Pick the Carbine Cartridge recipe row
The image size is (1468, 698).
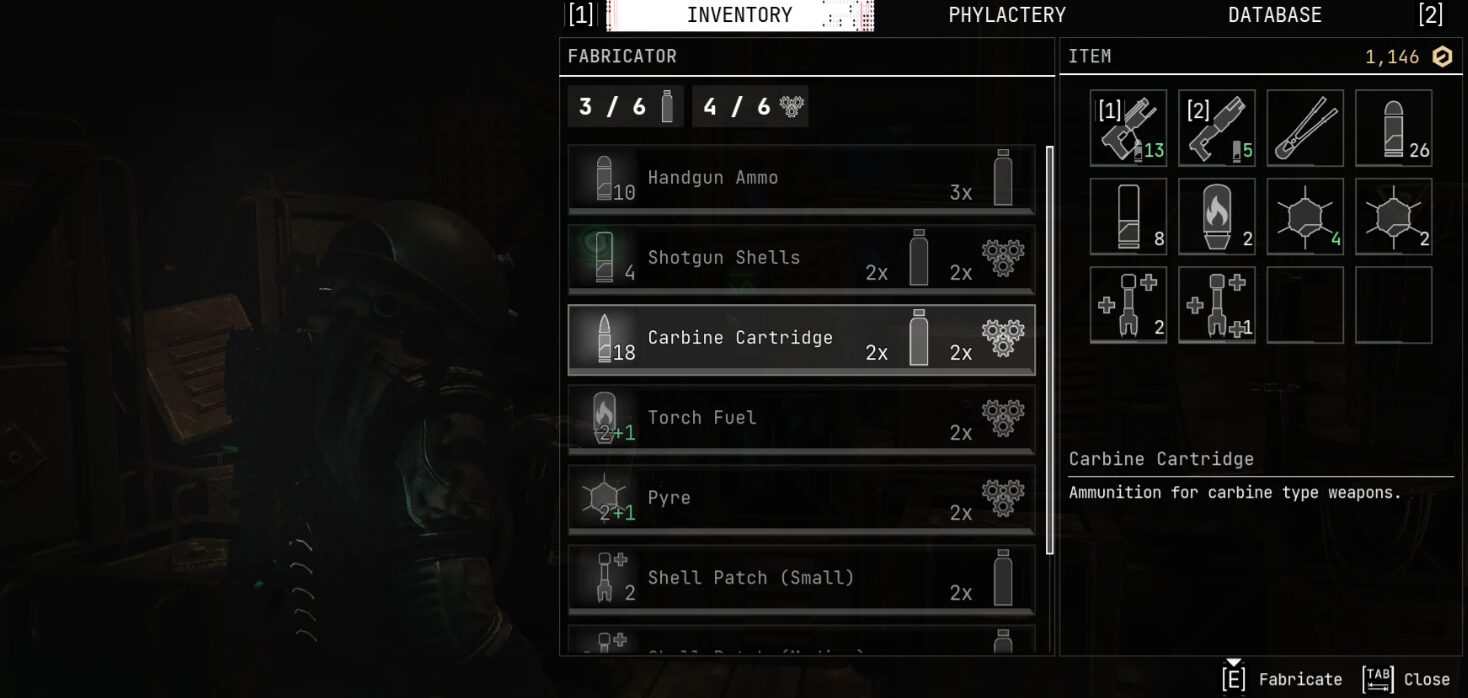[x=801, y=339]
